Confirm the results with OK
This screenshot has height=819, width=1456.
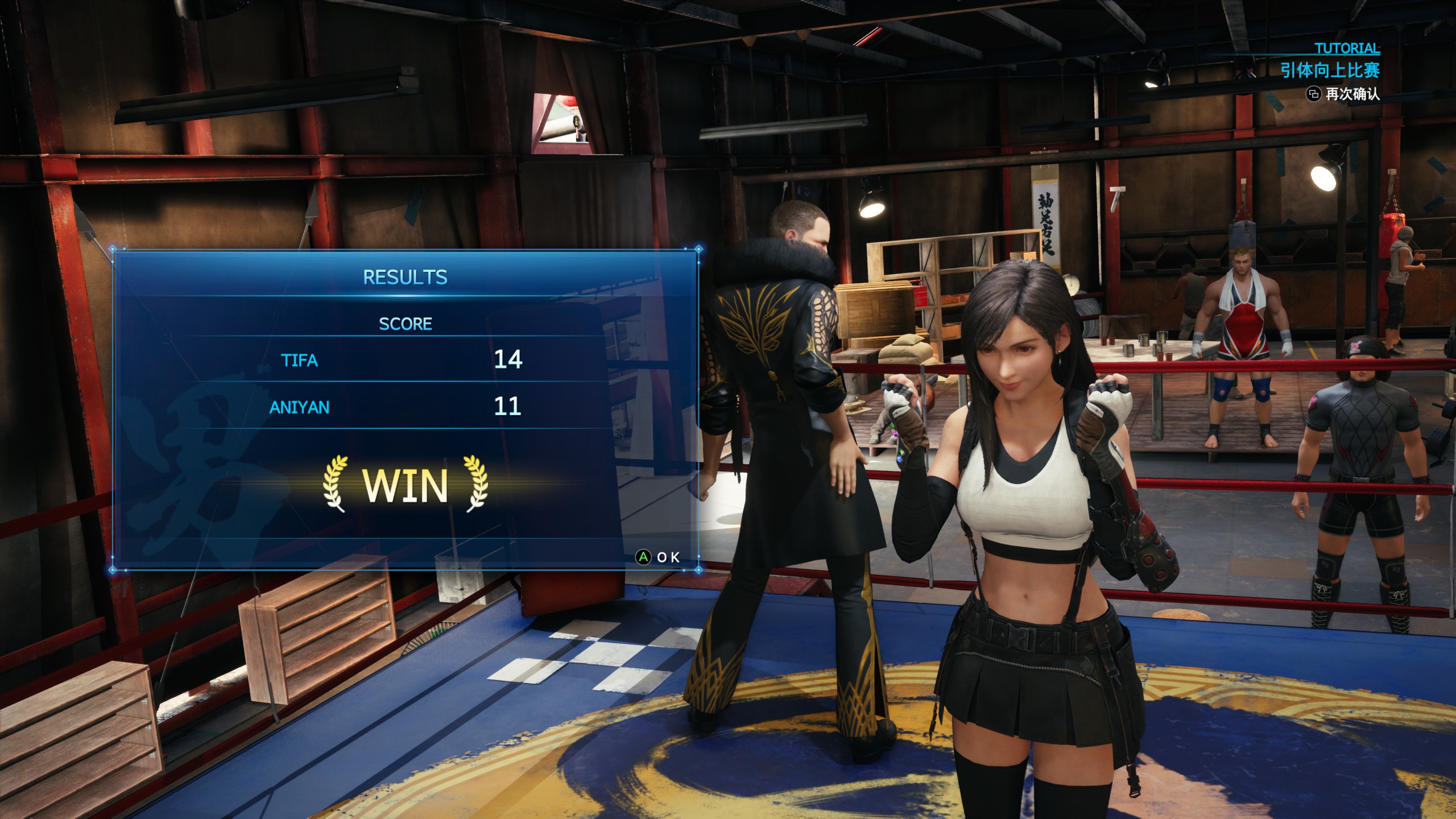click(657, 557)
